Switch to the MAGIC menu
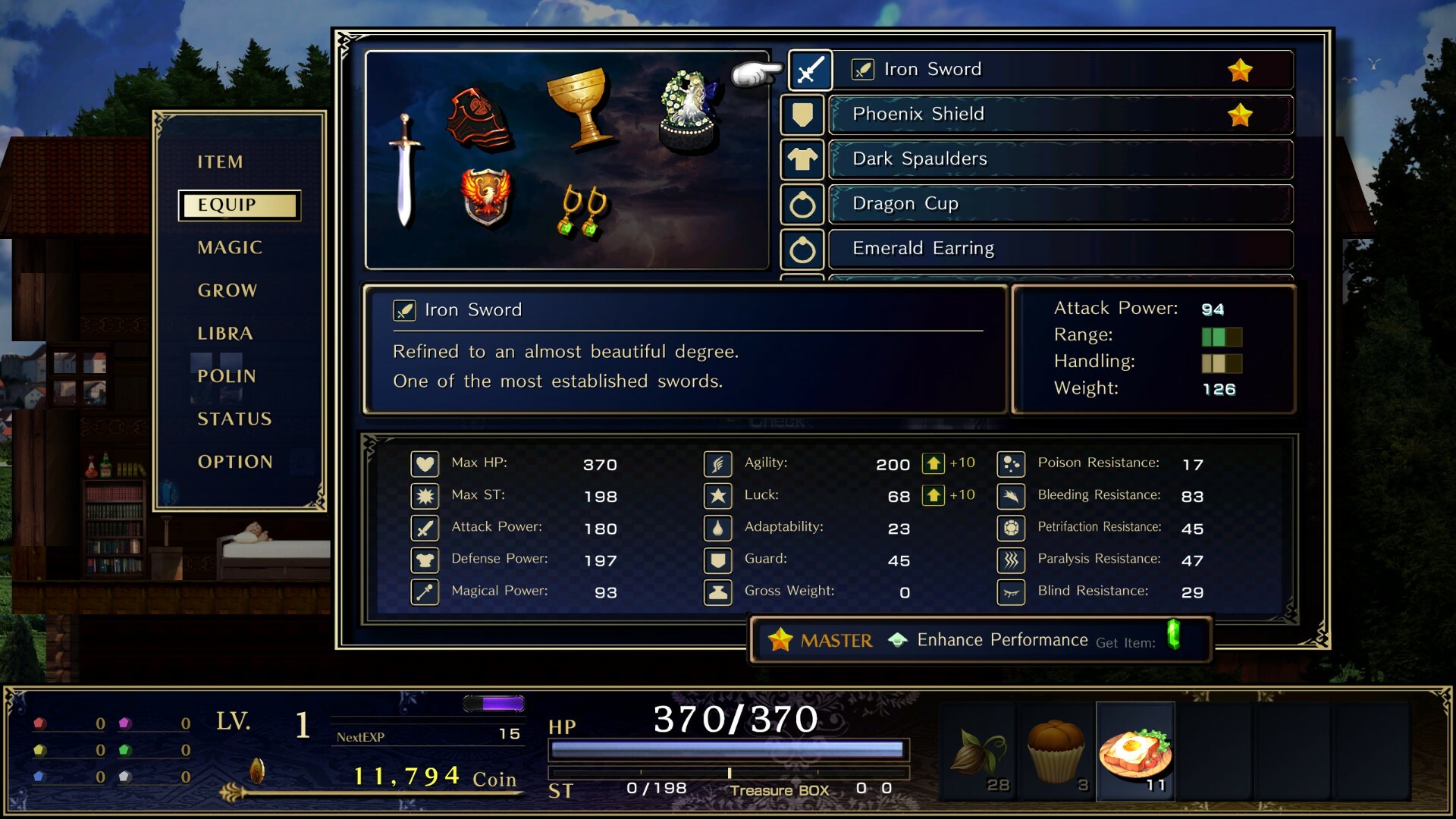The image size is (1456, 819). coord(230,247)
